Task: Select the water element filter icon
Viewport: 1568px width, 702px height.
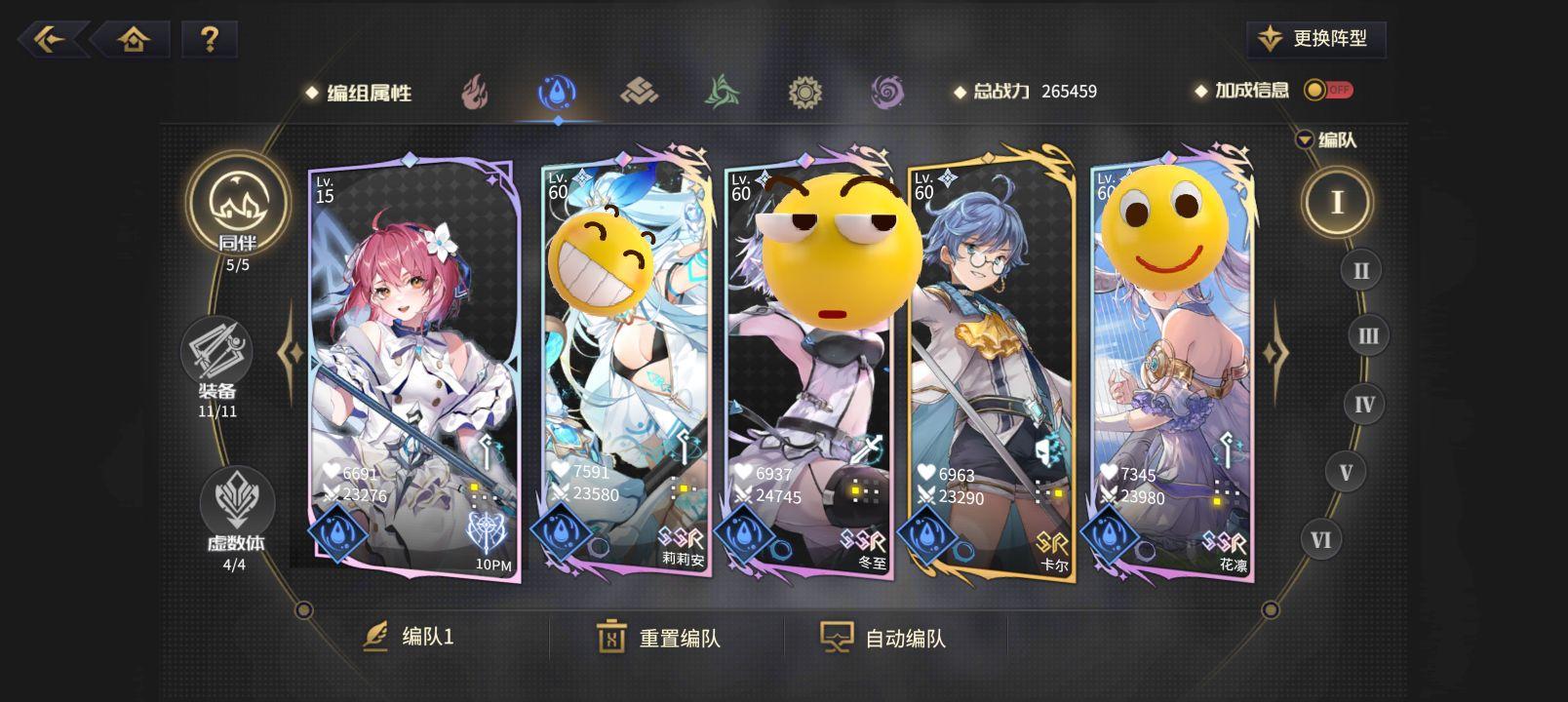Action: (x=558, y=92)
